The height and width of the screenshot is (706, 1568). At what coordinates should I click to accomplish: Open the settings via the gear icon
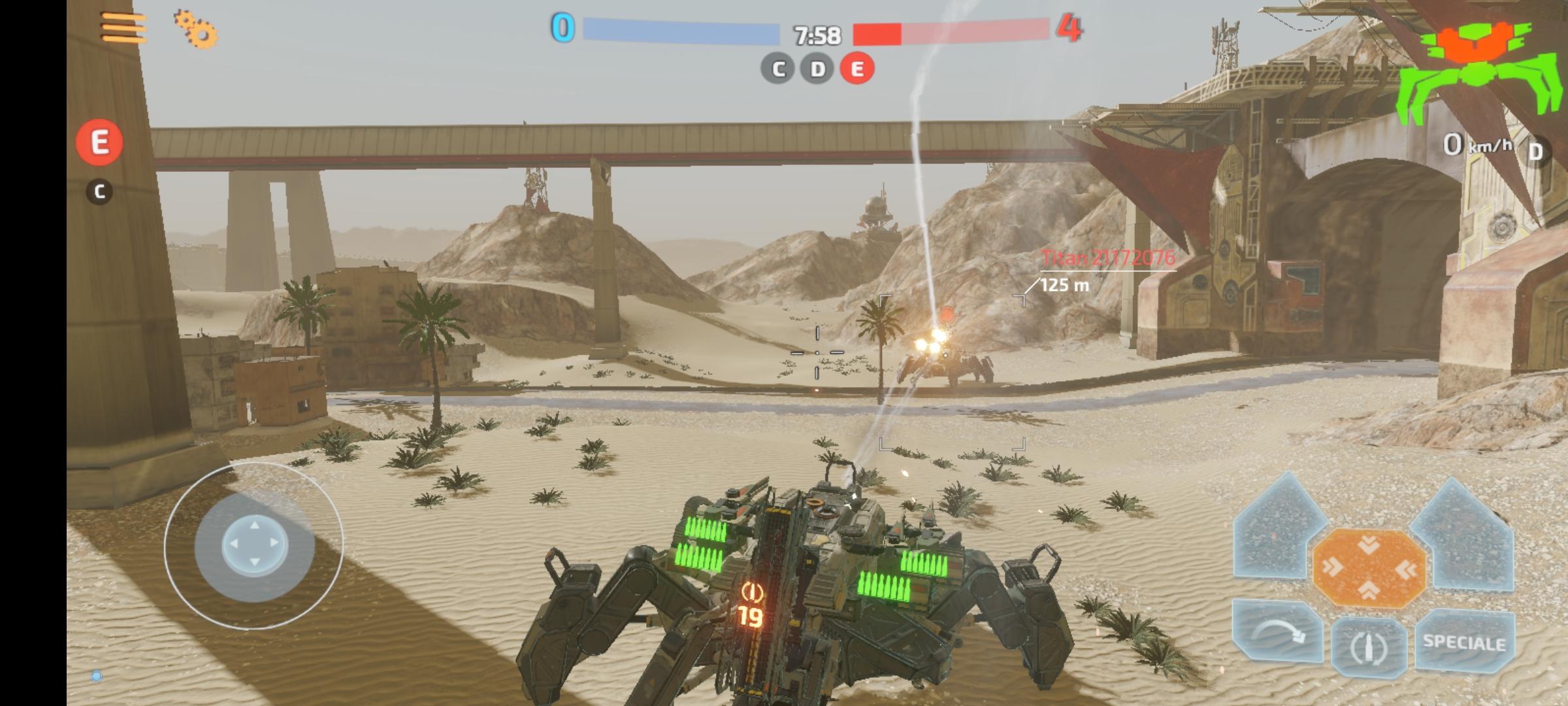(195, 31)
